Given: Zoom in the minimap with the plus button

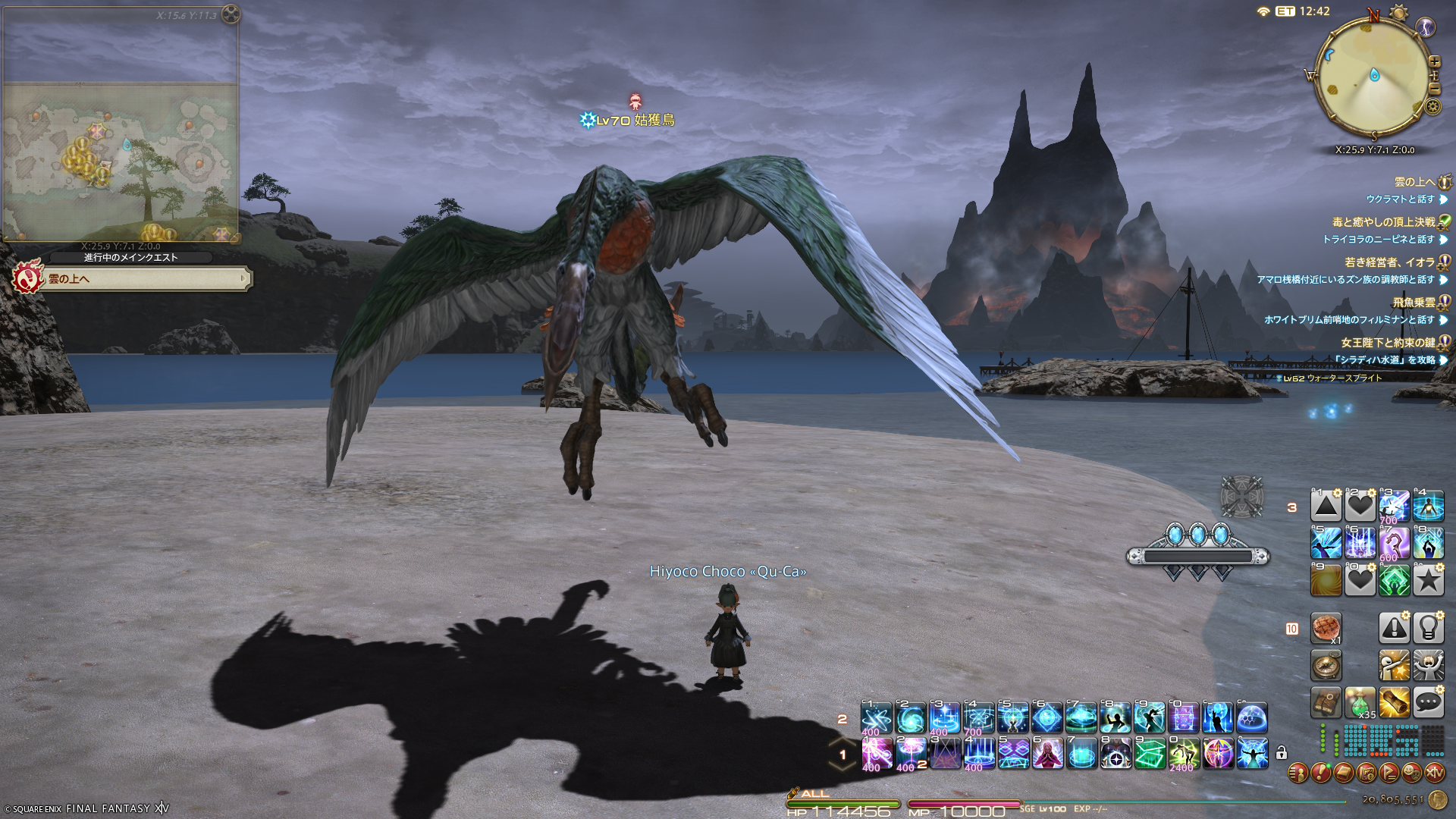Looking at the screenshot, I should point(1434,61).
